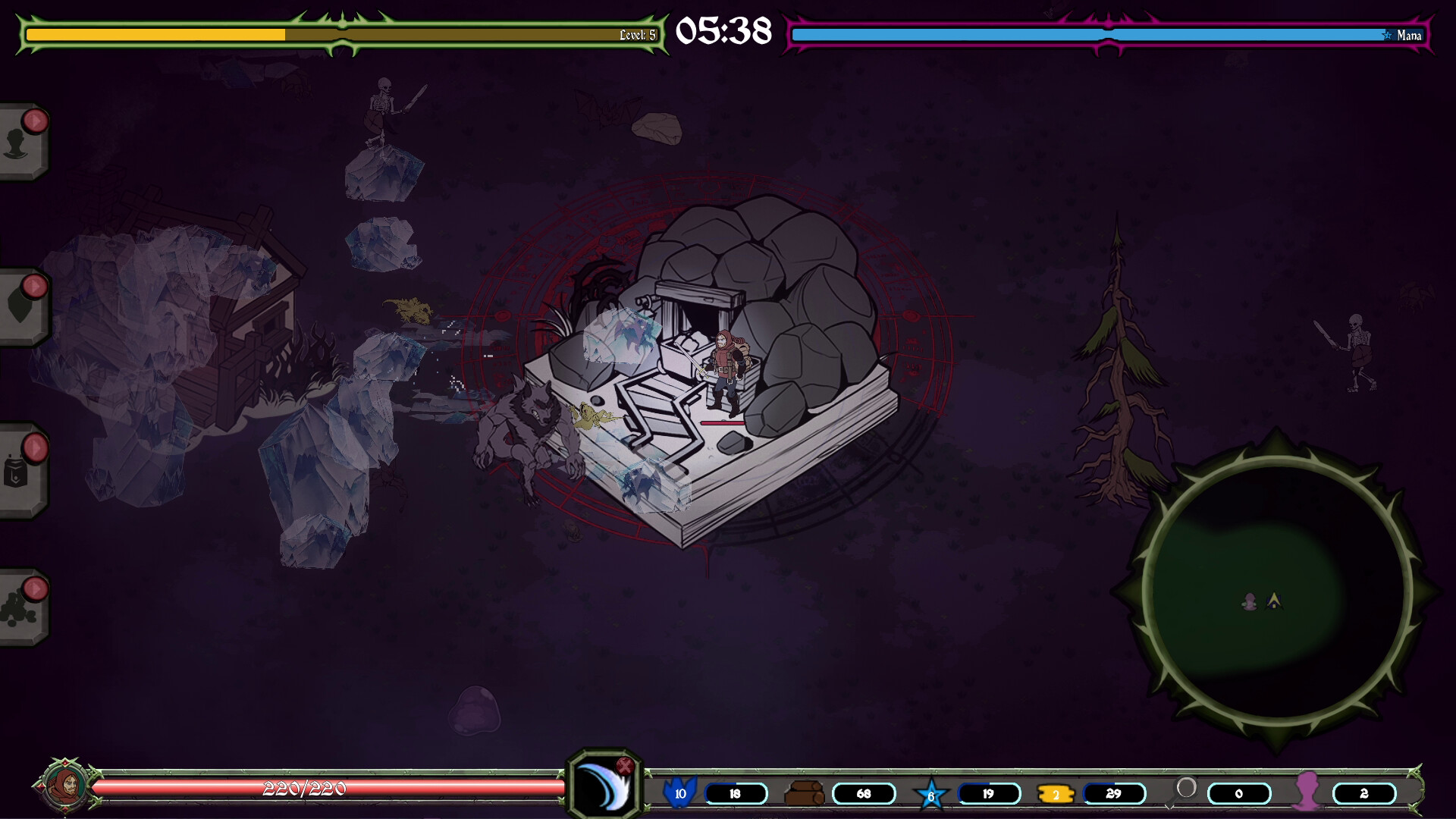Viewport: 1456px width, 819px height.
Task: Select the wood logs resource icon
Action: tap(804, 793)
